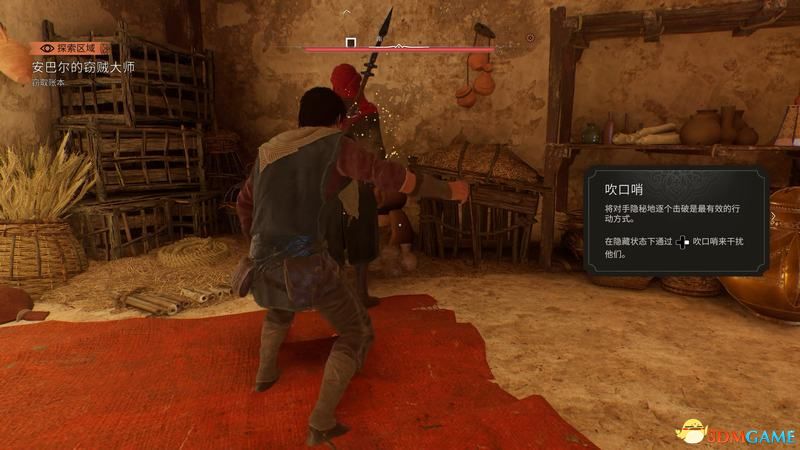Open the 安巴尔的窃贼大师 quest tracker
This screenshot has height=450, width=800.
tap(82, 67)
